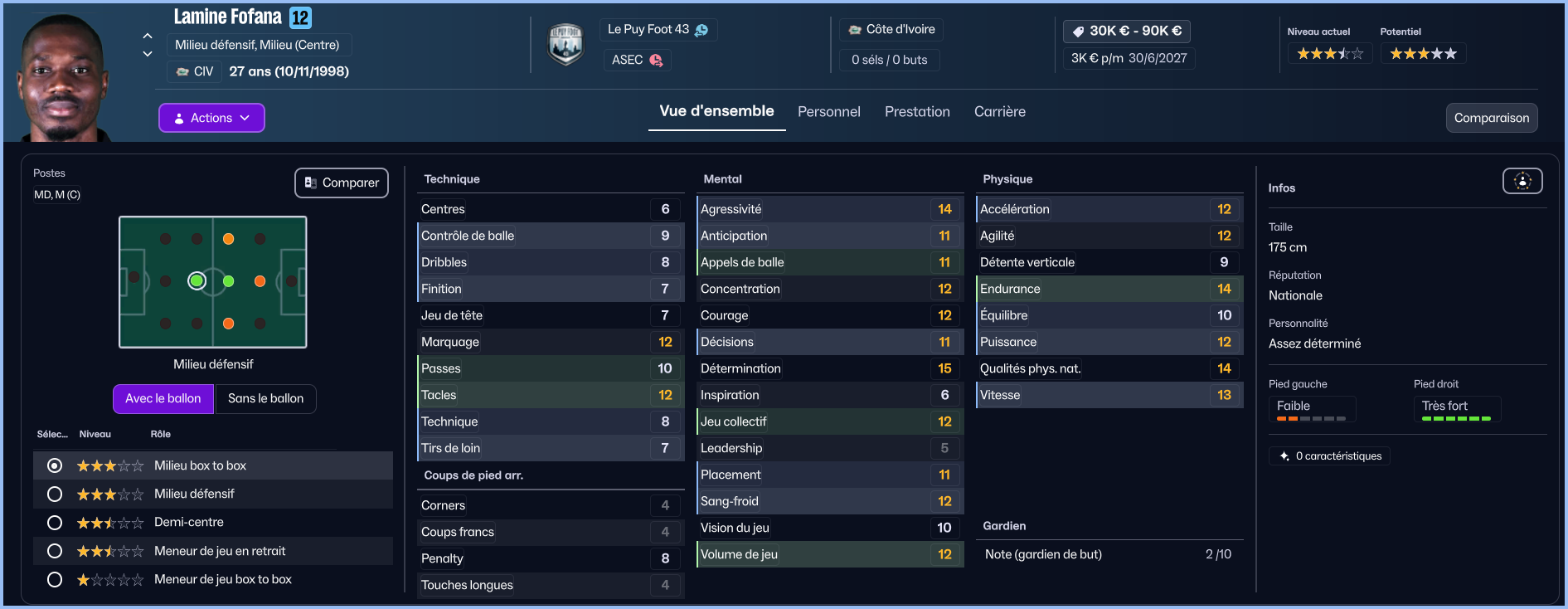The image size is (1568, 609).
Task: Select Avec le ballon roles
Action: [x=163, y=398]
